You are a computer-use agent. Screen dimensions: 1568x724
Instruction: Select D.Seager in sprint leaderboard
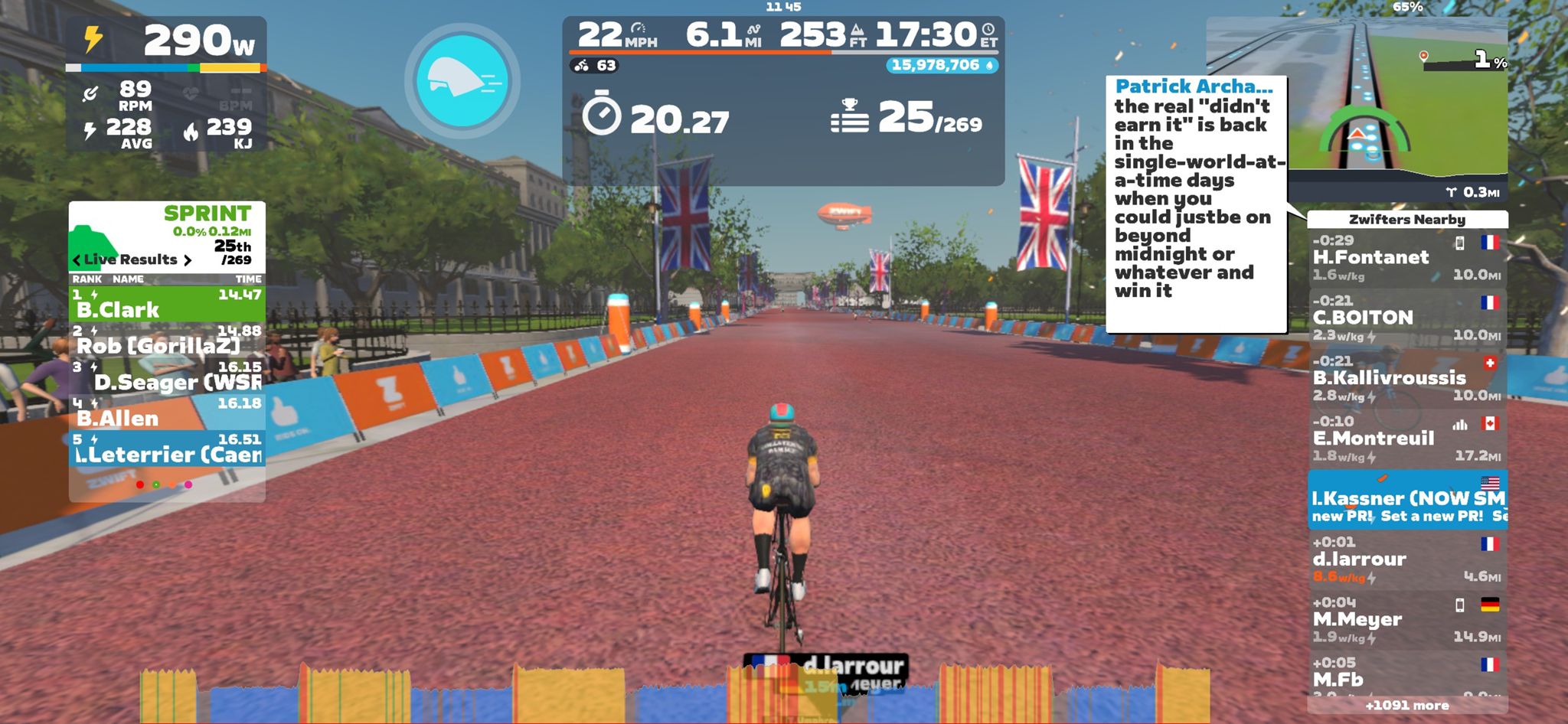(167, 376)
